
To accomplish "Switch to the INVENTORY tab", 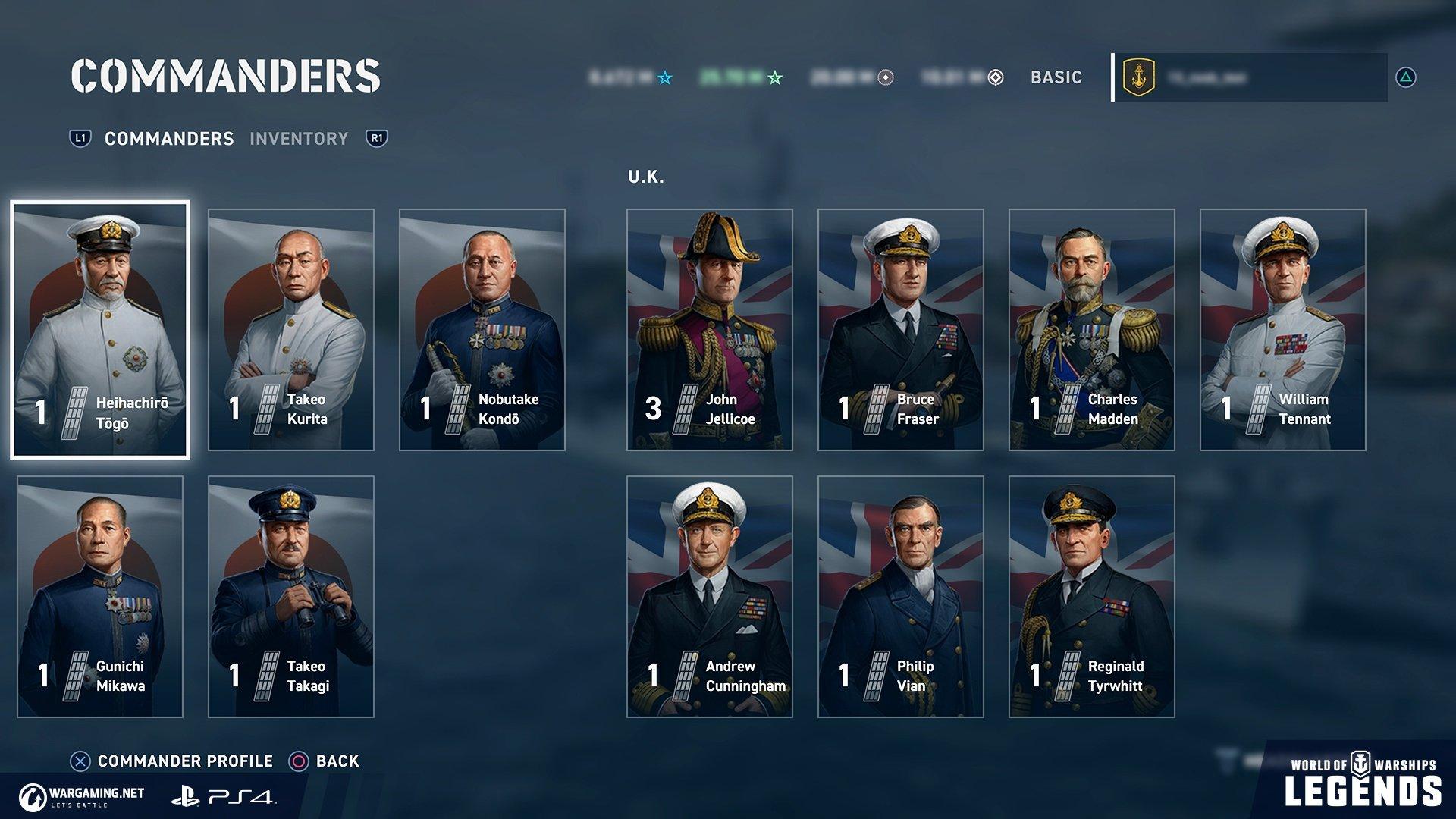I will pos(300,139).
